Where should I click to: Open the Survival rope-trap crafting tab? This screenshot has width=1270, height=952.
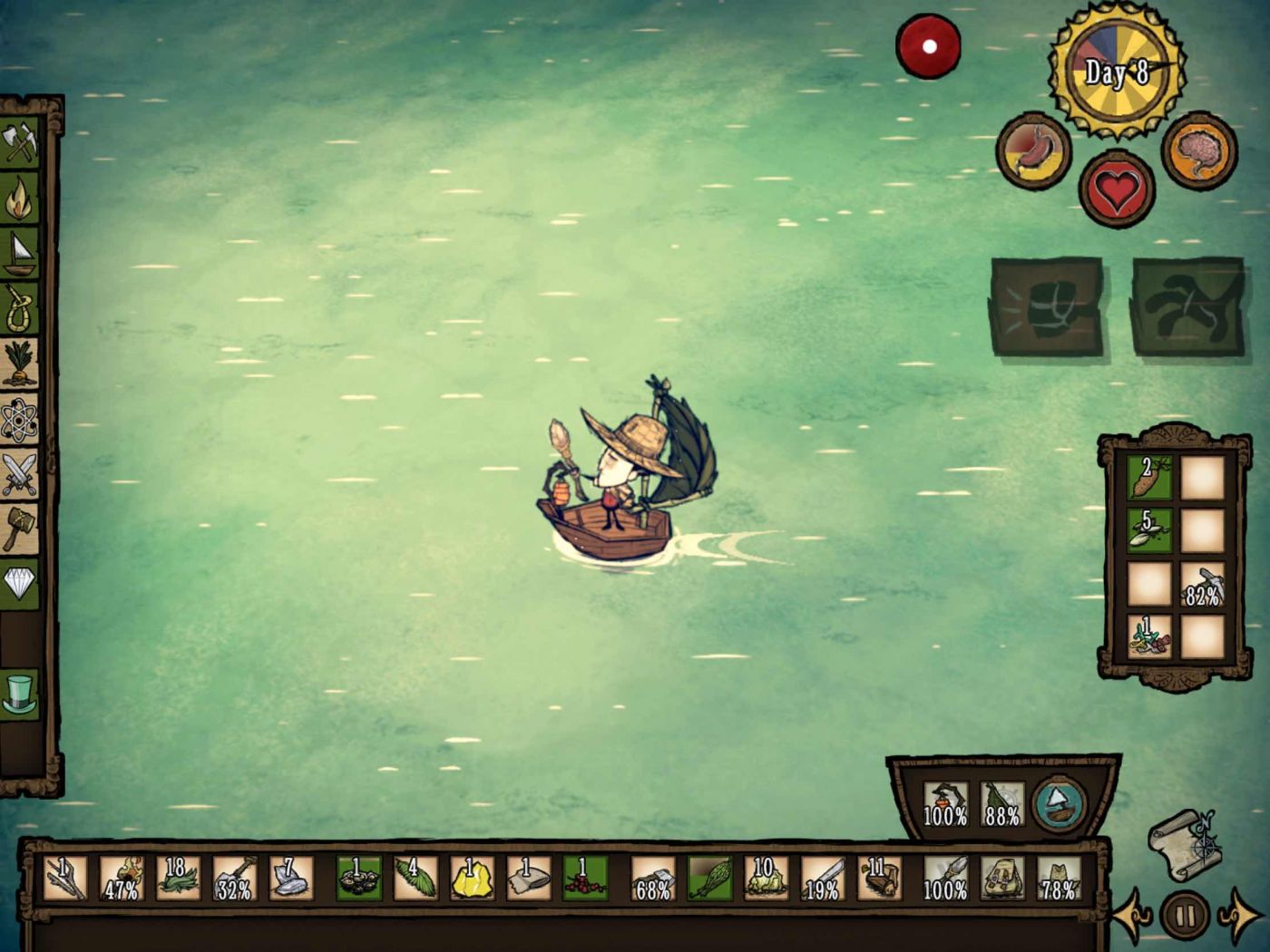click(x=20, y=308)
